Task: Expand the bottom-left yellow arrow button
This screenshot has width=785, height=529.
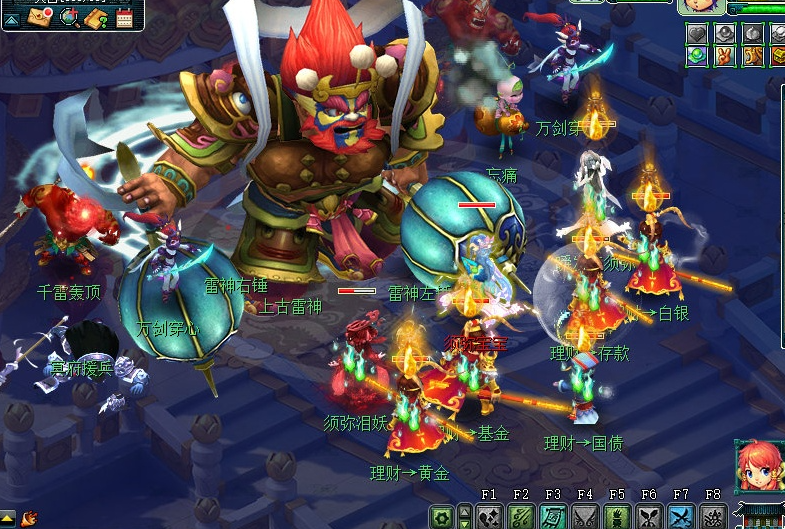Action: (8, 517)
